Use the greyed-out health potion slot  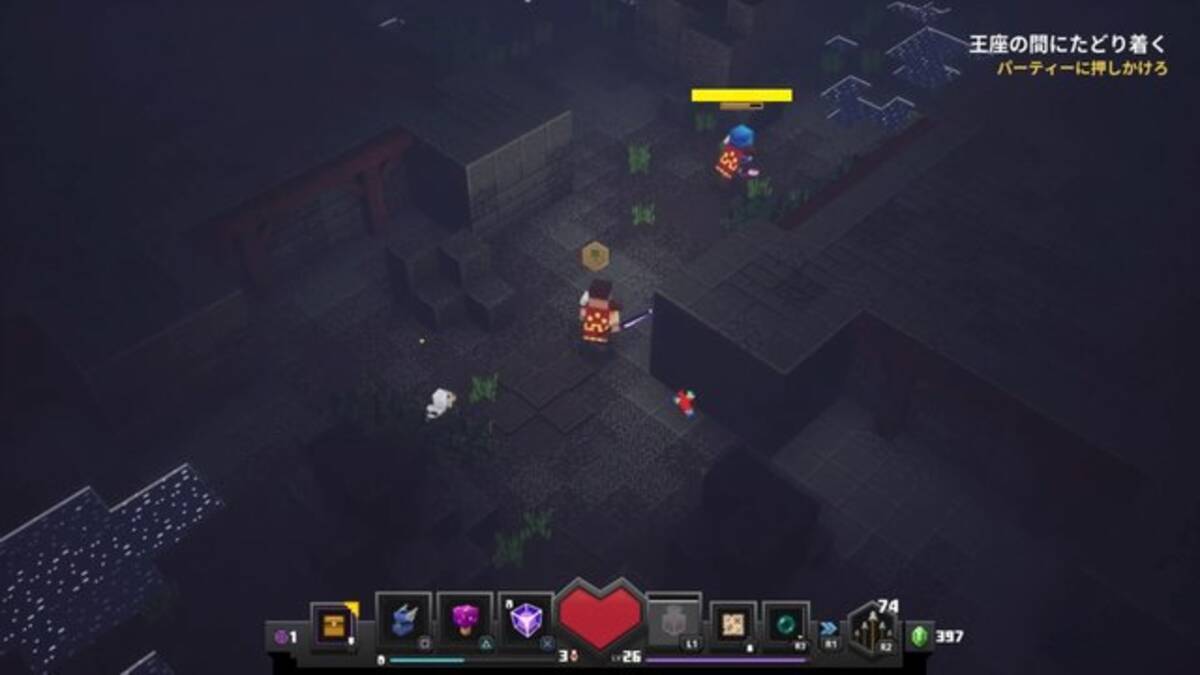673,622
